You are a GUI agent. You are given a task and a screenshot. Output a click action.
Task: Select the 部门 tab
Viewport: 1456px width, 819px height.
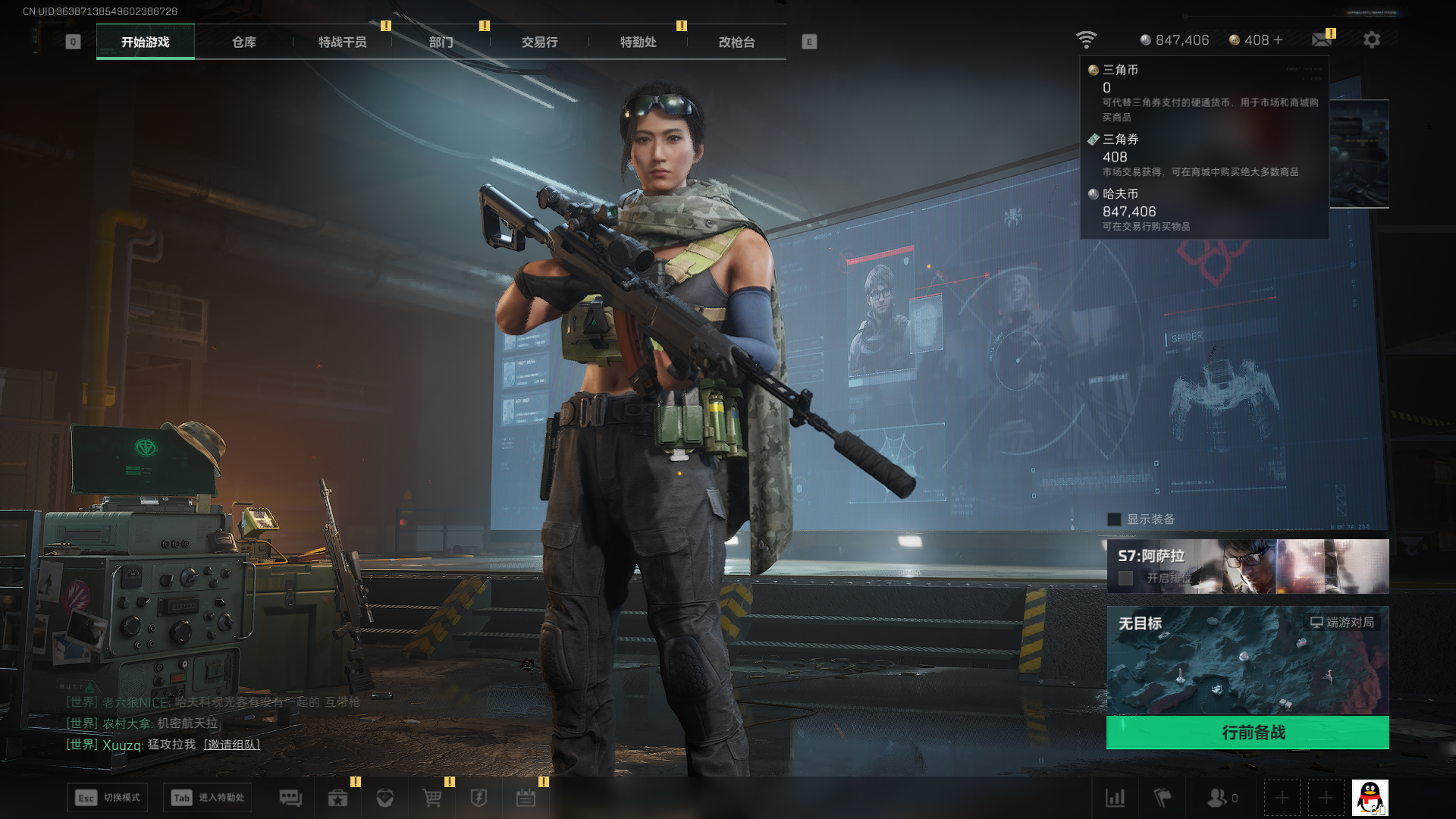pos(441,42)
